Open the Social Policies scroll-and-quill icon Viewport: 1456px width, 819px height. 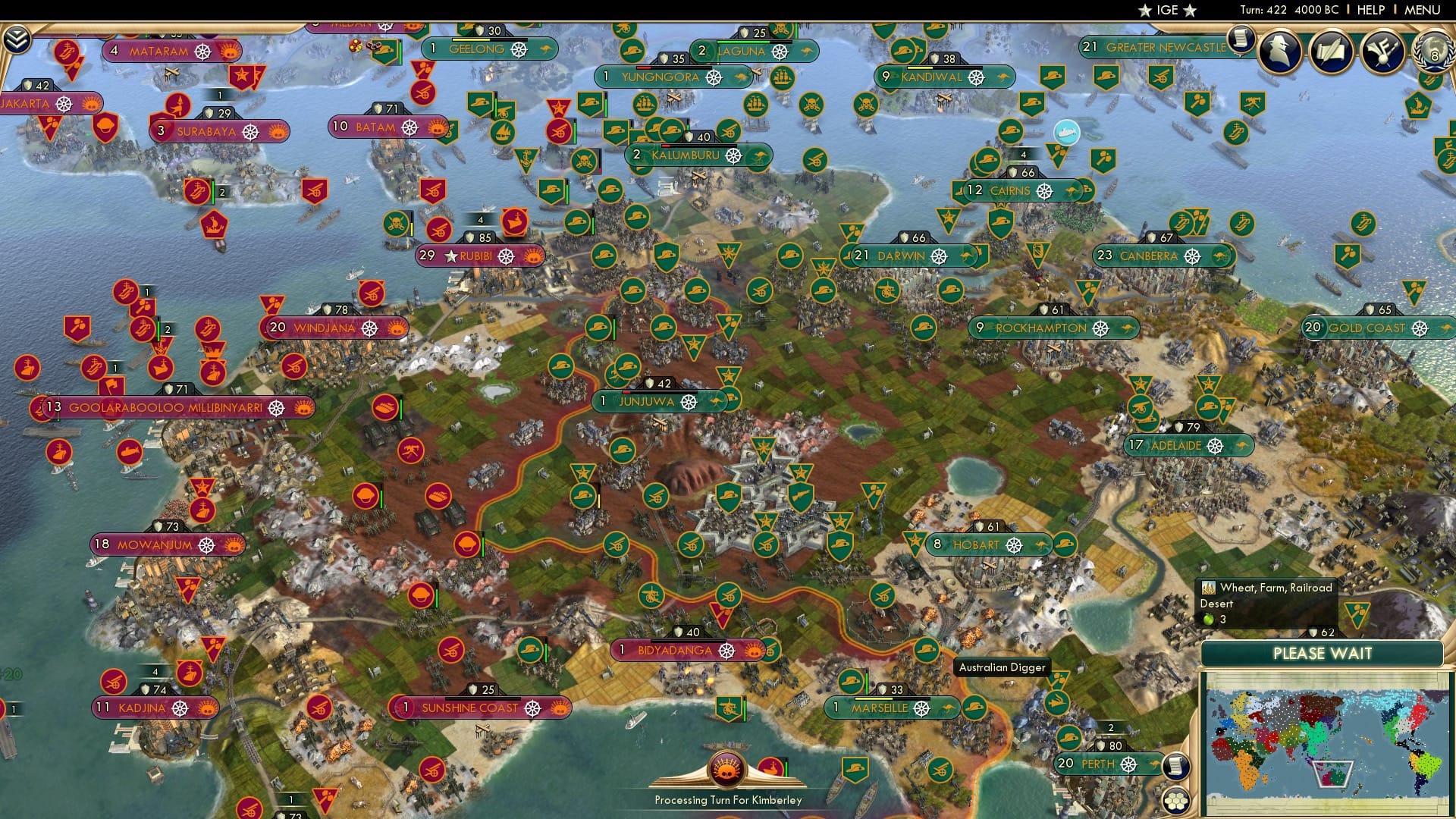1332,51
